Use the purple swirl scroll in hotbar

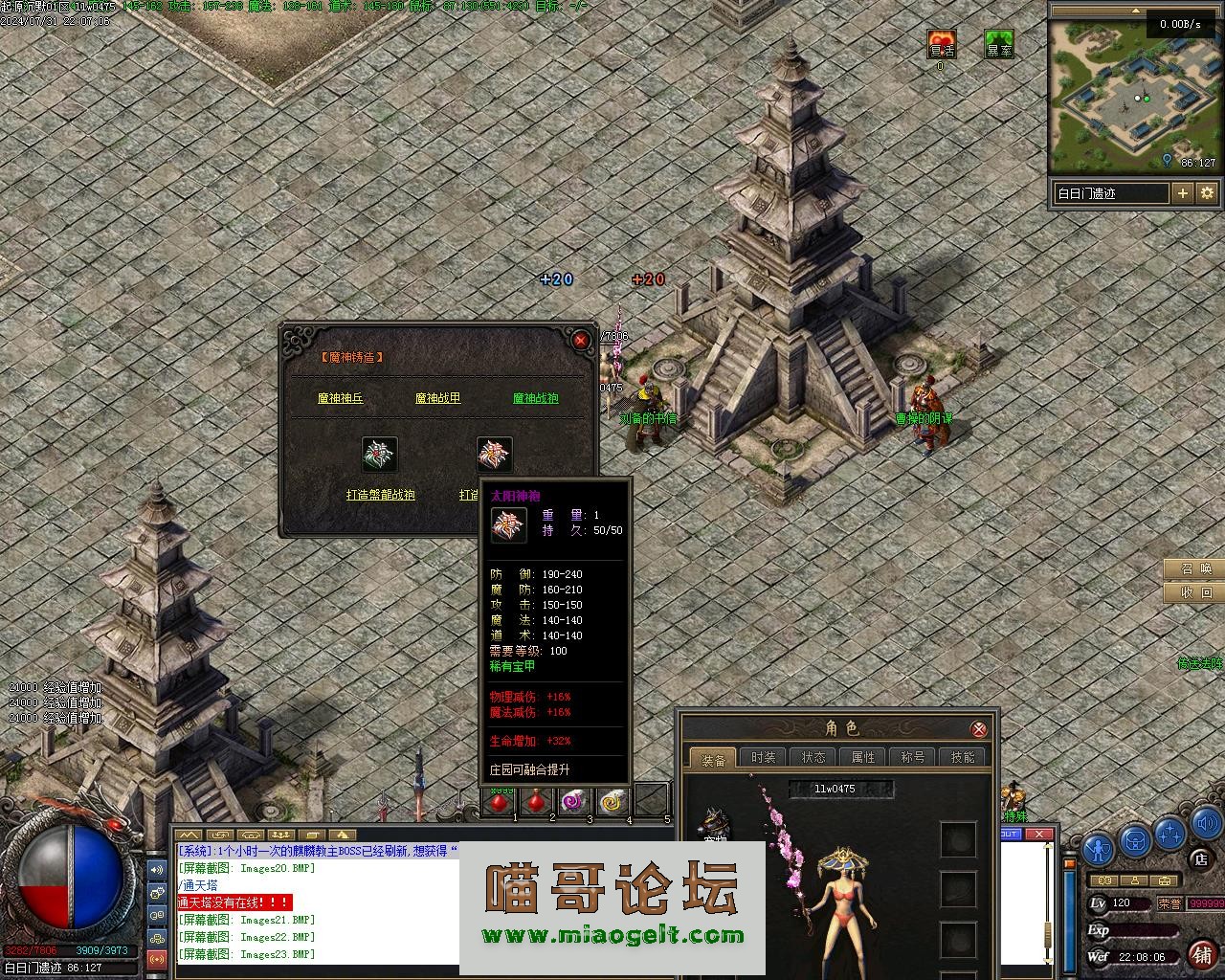[573, 801]
